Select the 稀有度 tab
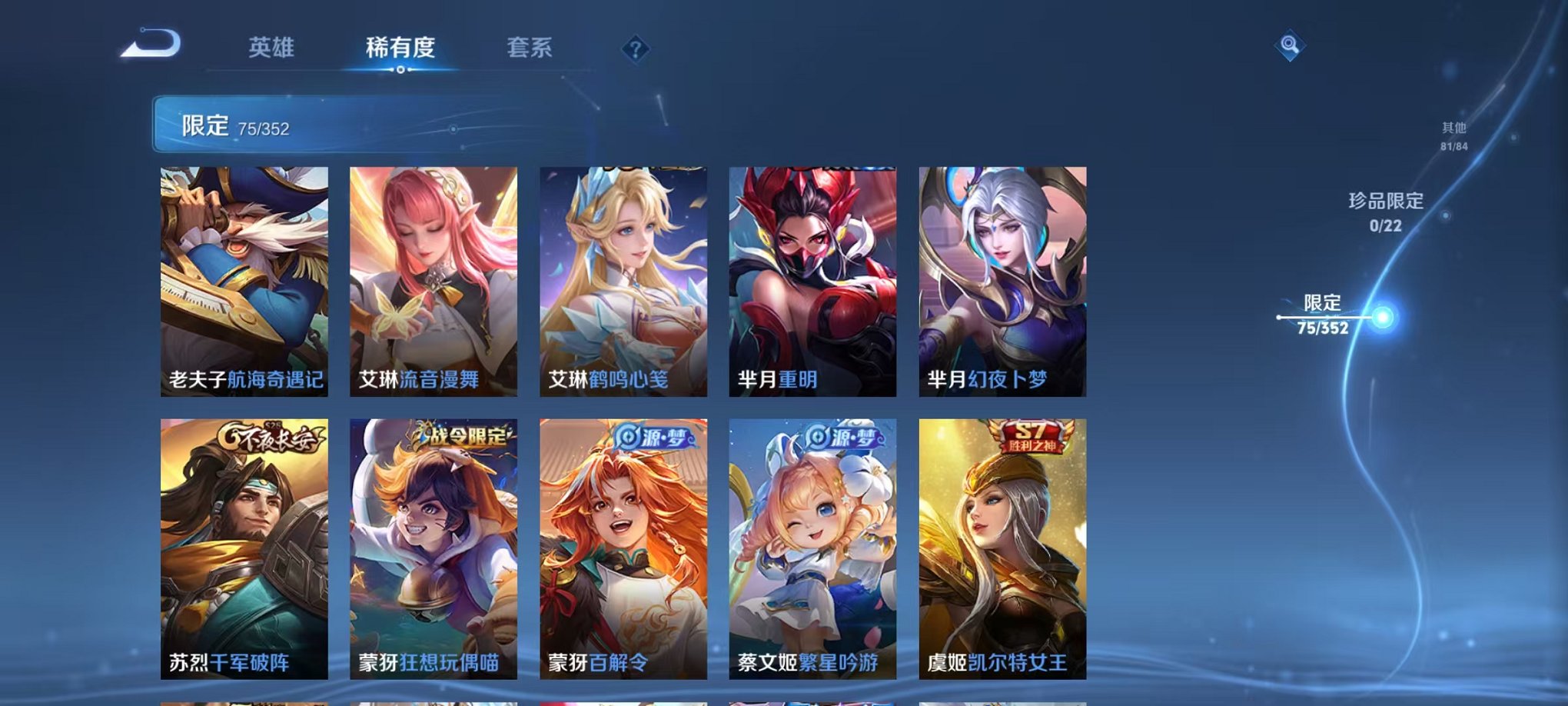1568x706 pixels. coord(399,46)
